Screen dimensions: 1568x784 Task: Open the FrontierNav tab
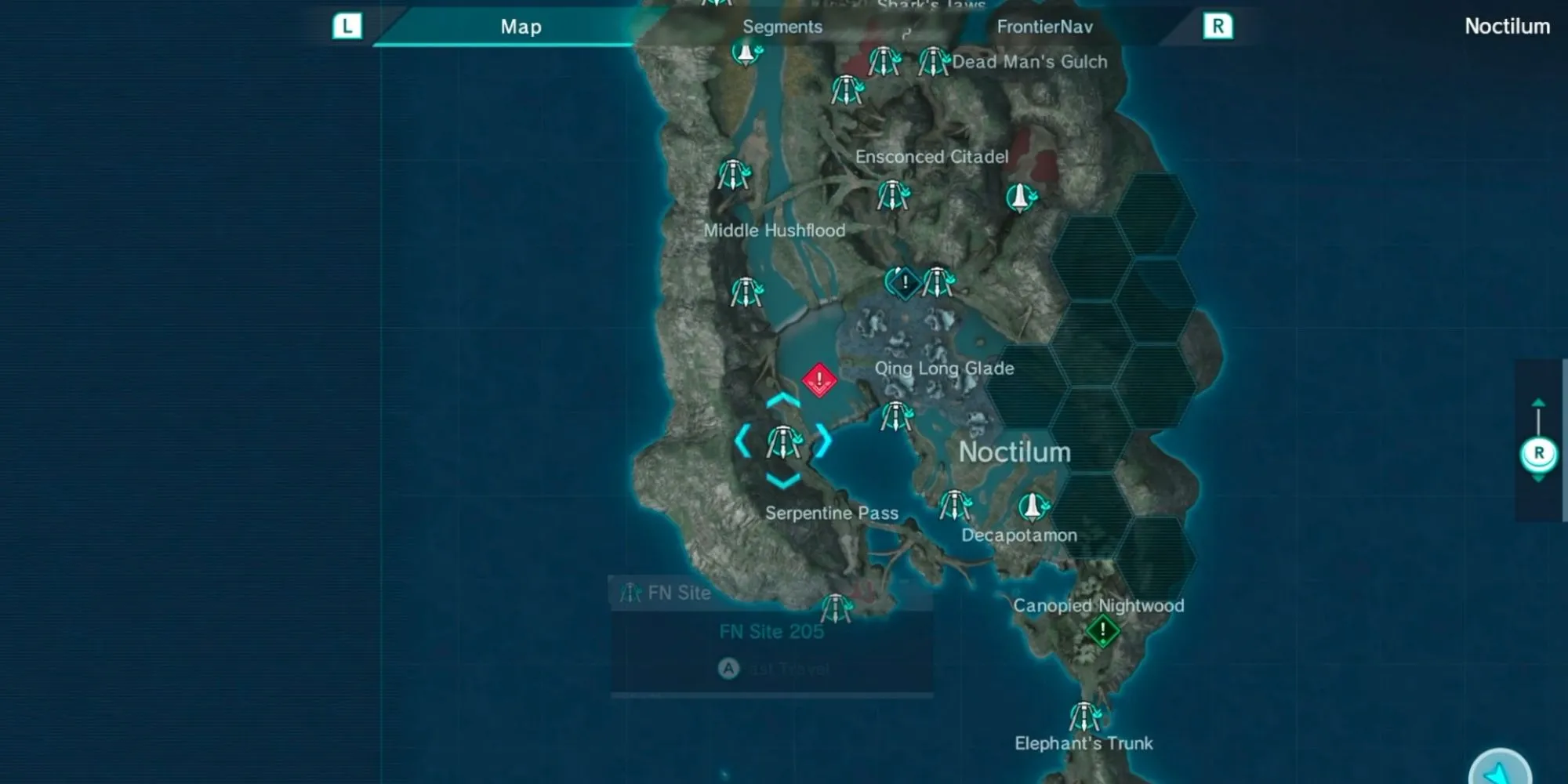coord(1044,27)
